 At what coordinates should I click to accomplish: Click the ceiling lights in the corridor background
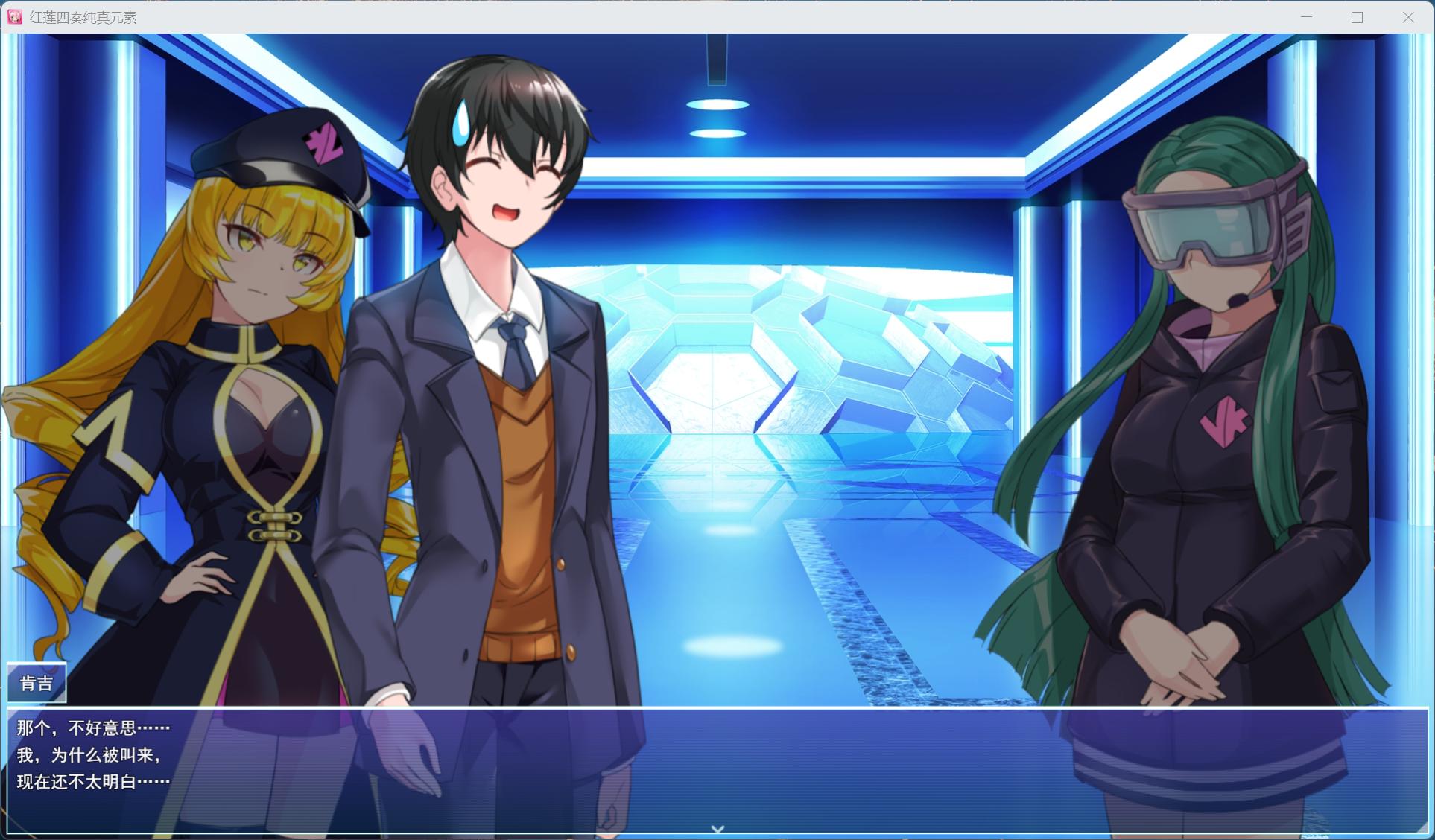point(717,104)
